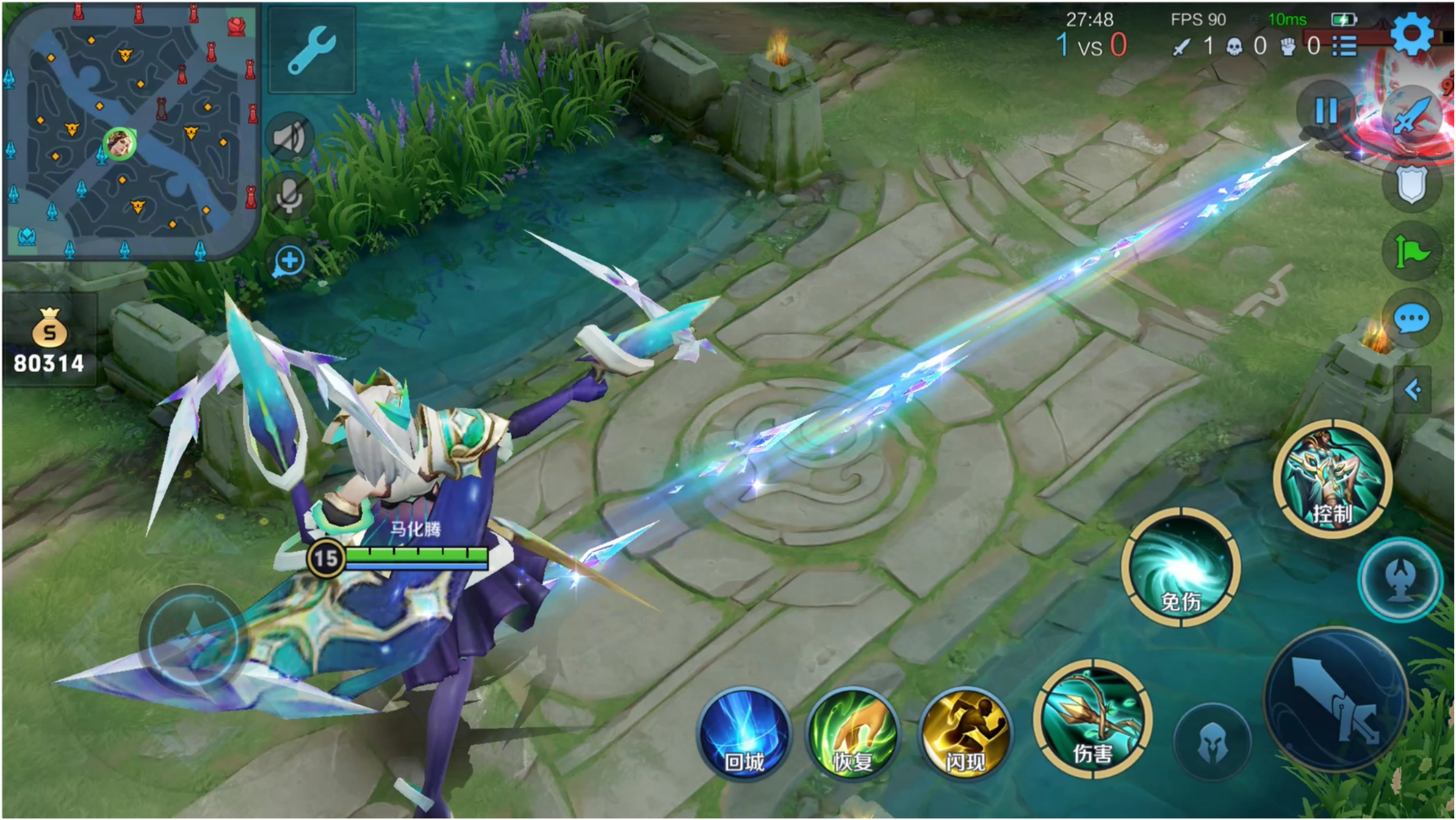Toggle the microphone voice chat
1456x820 pixels.
point(290,195)
